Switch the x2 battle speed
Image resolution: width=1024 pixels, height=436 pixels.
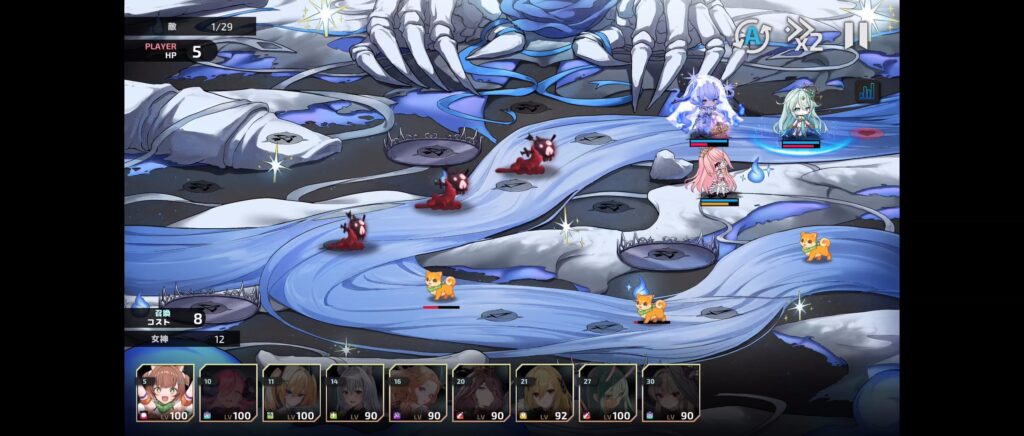(x=803, y=36)
